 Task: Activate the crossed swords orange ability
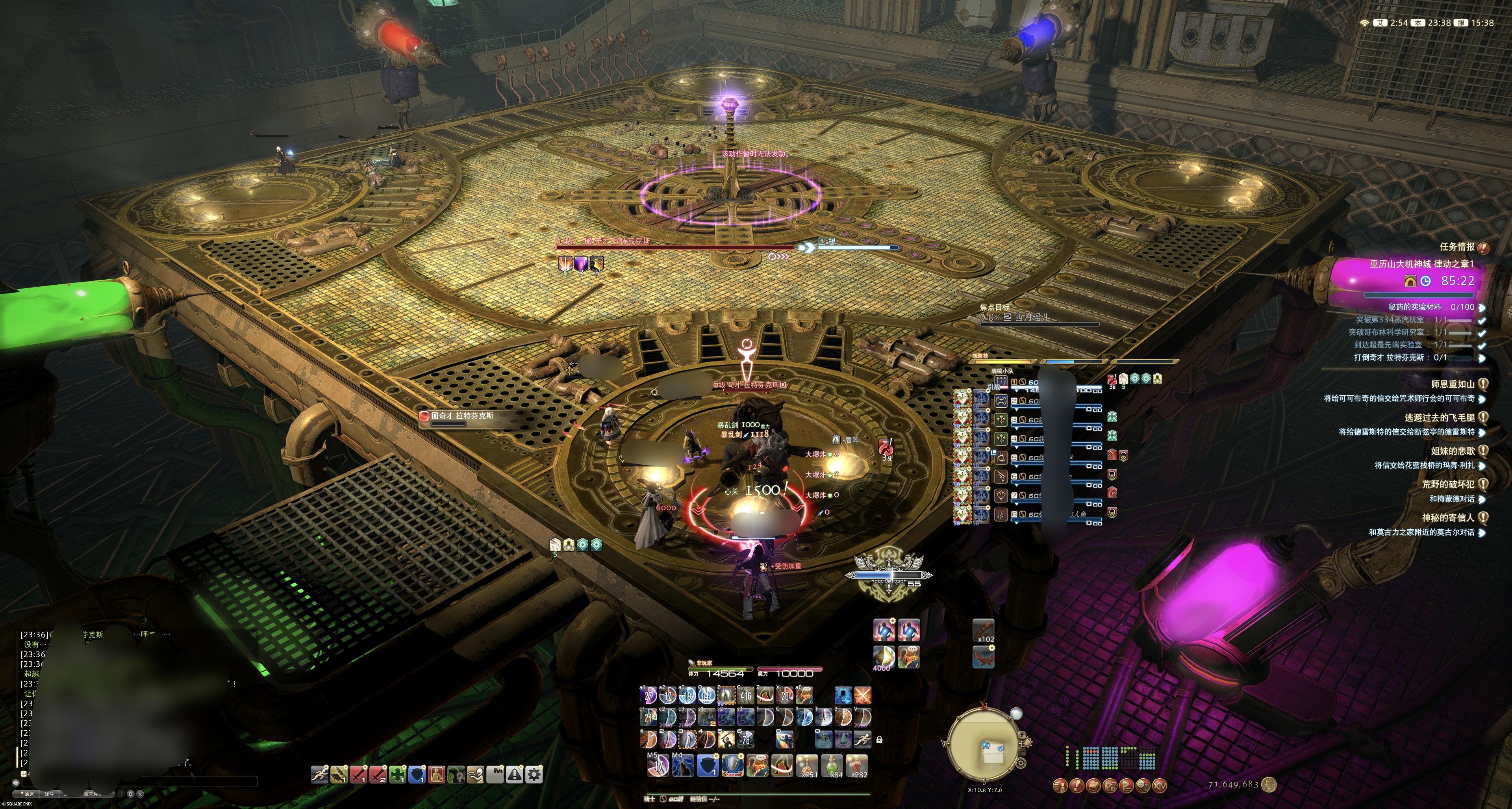pyautogui.click(x=863, y=696)
